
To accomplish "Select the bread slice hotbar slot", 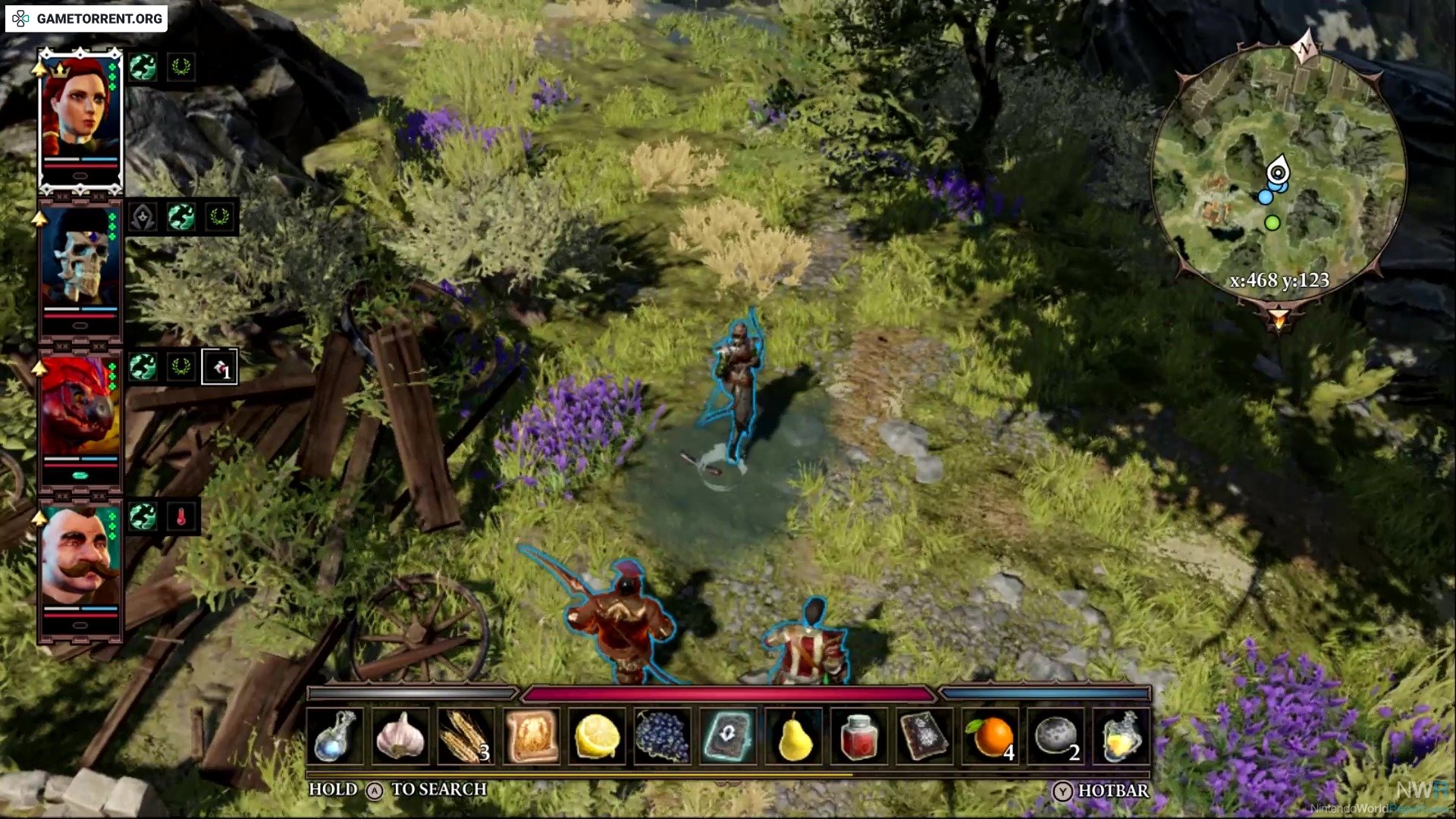I will [x=531, y=736].
